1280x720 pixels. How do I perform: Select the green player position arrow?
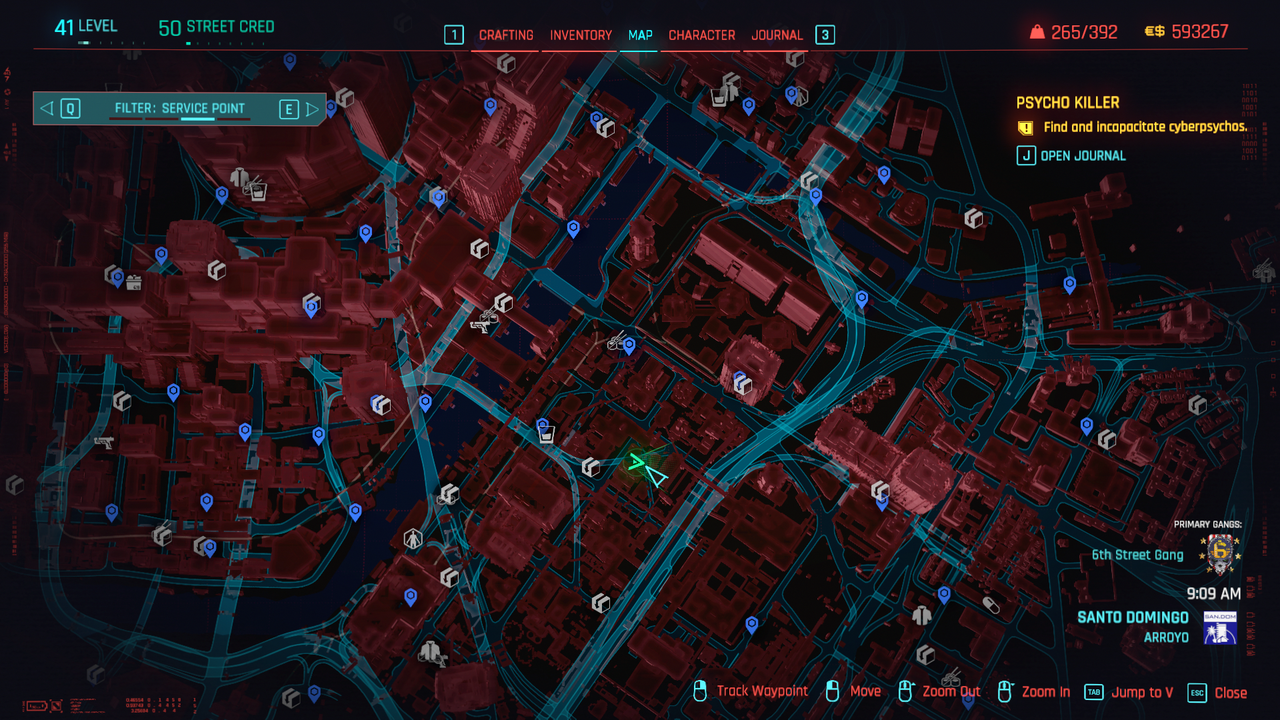tap(647, 468)
